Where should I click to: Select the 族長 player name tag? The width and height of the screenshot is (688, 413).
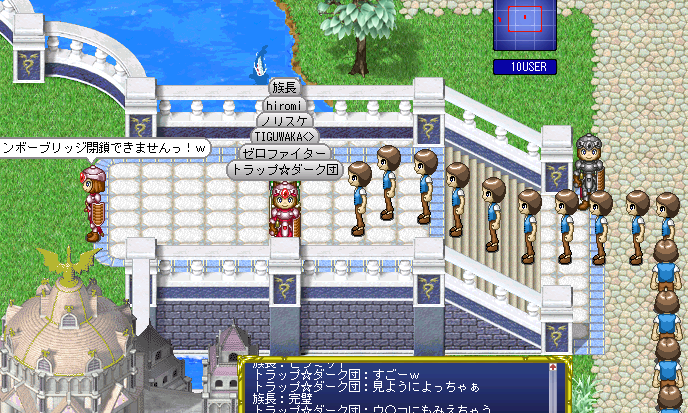coord(285,88)
